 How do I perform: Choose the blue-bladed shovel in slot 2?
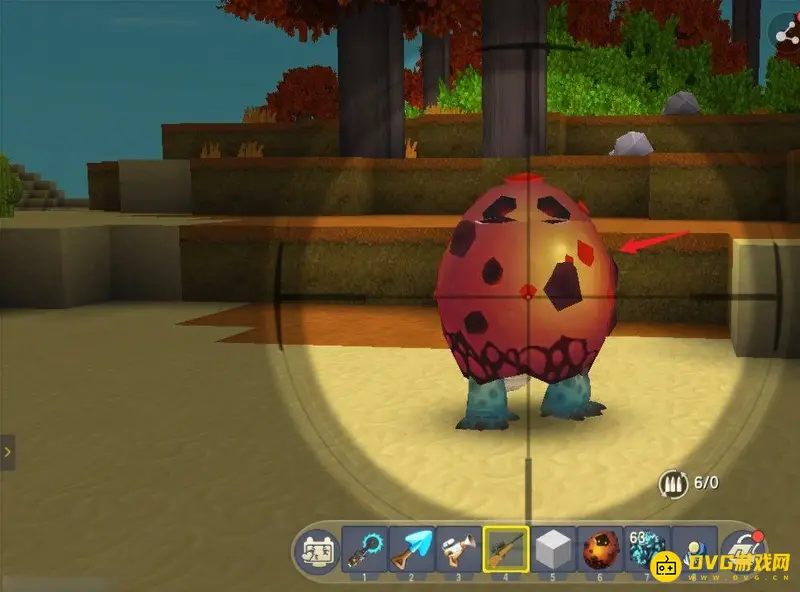(412, 551)
